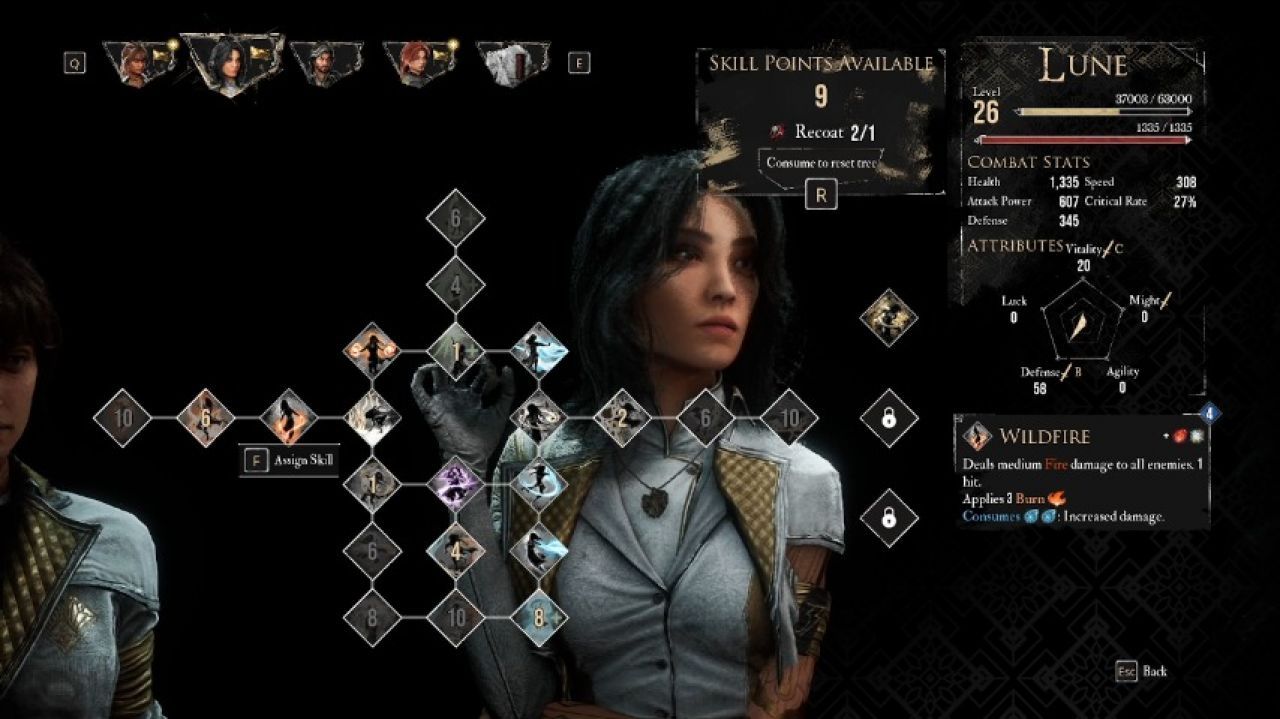
Task: Switch to the white furry creature's portrait
Action: 512,63
